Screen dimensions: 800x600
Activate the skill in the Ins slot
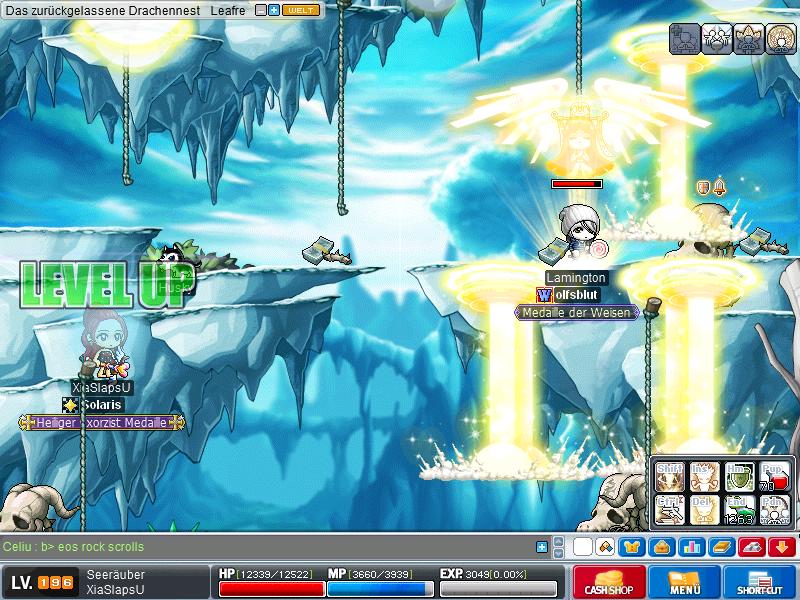pyautogui.click(x=704, y=476)
